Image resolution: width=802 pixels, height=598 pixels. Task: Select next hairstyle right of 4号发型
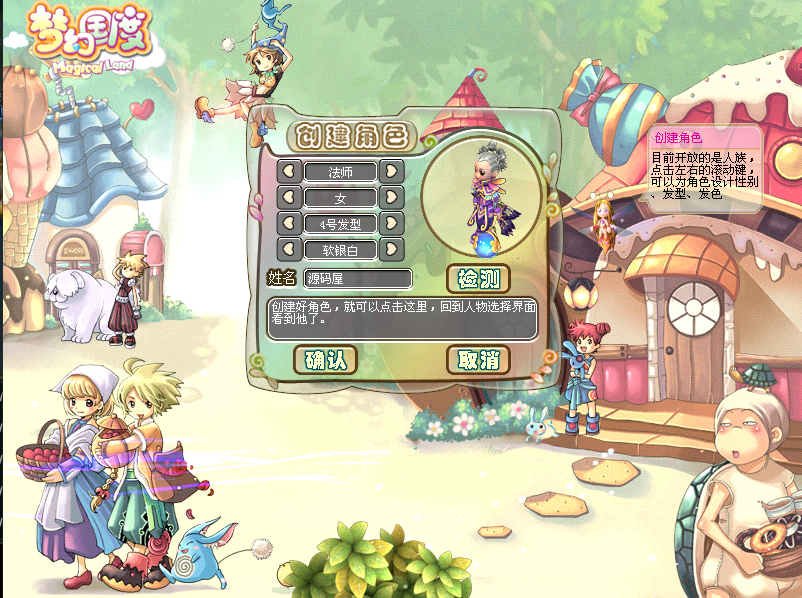pos(391,223)
